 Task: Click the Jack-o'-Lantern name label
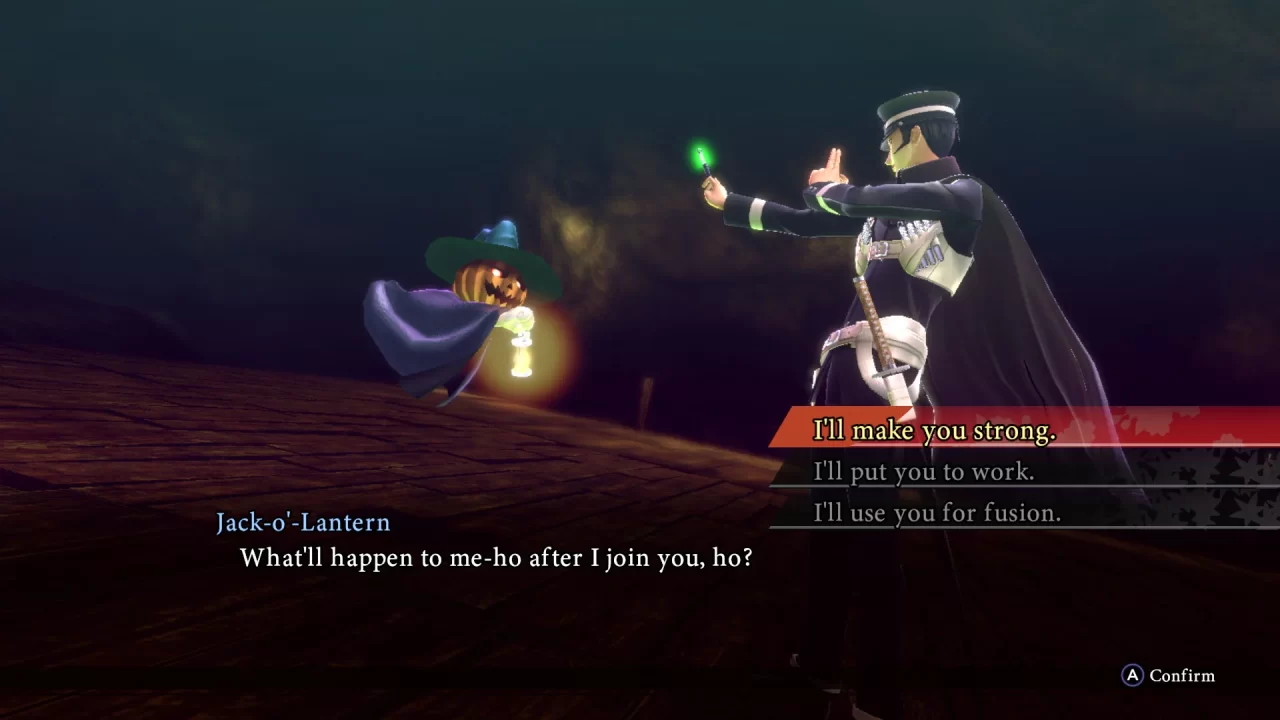point(303,522)
